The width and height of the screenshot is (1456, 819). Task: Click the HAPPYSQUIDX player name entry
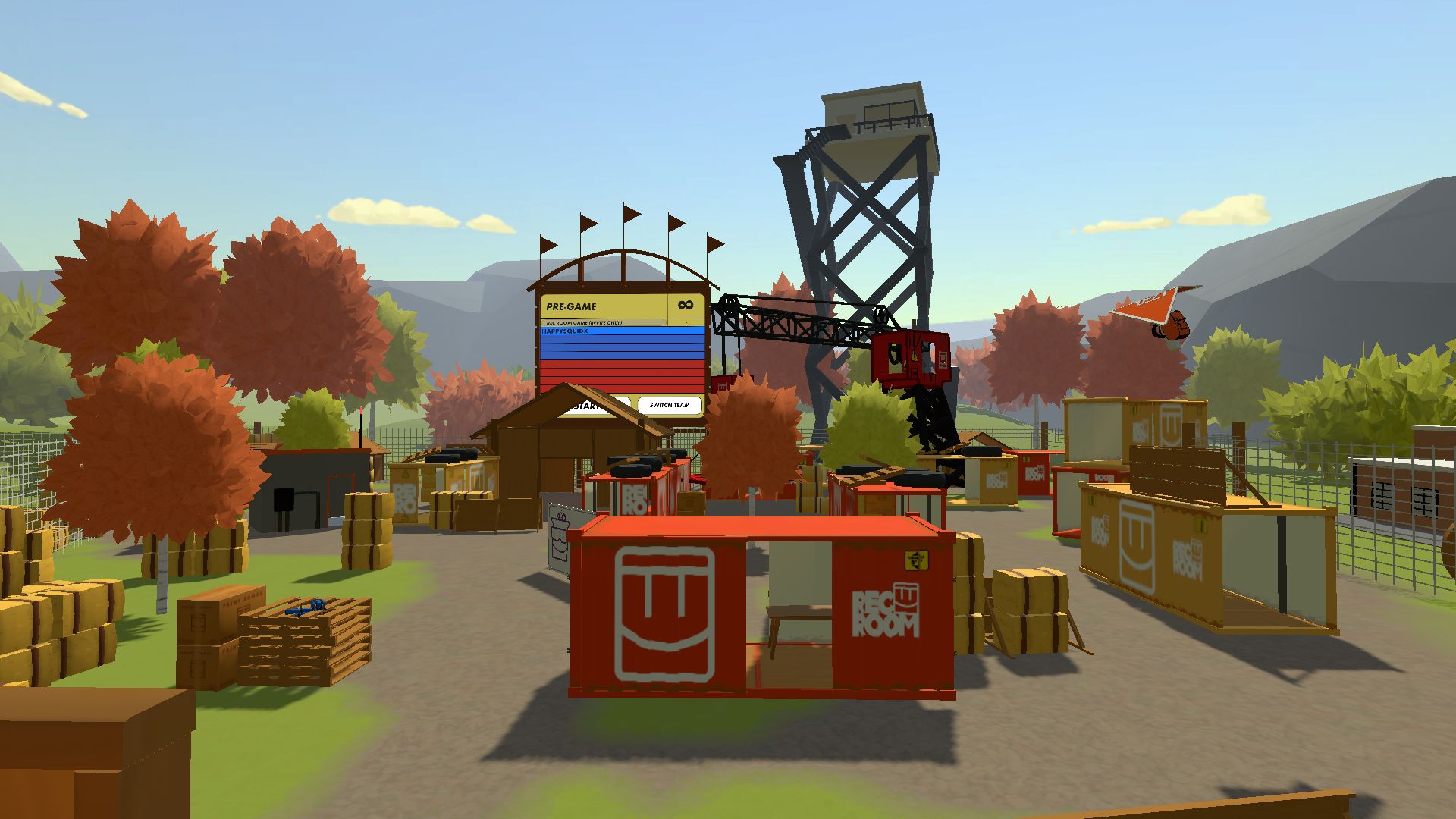click(x=565, y=331)
